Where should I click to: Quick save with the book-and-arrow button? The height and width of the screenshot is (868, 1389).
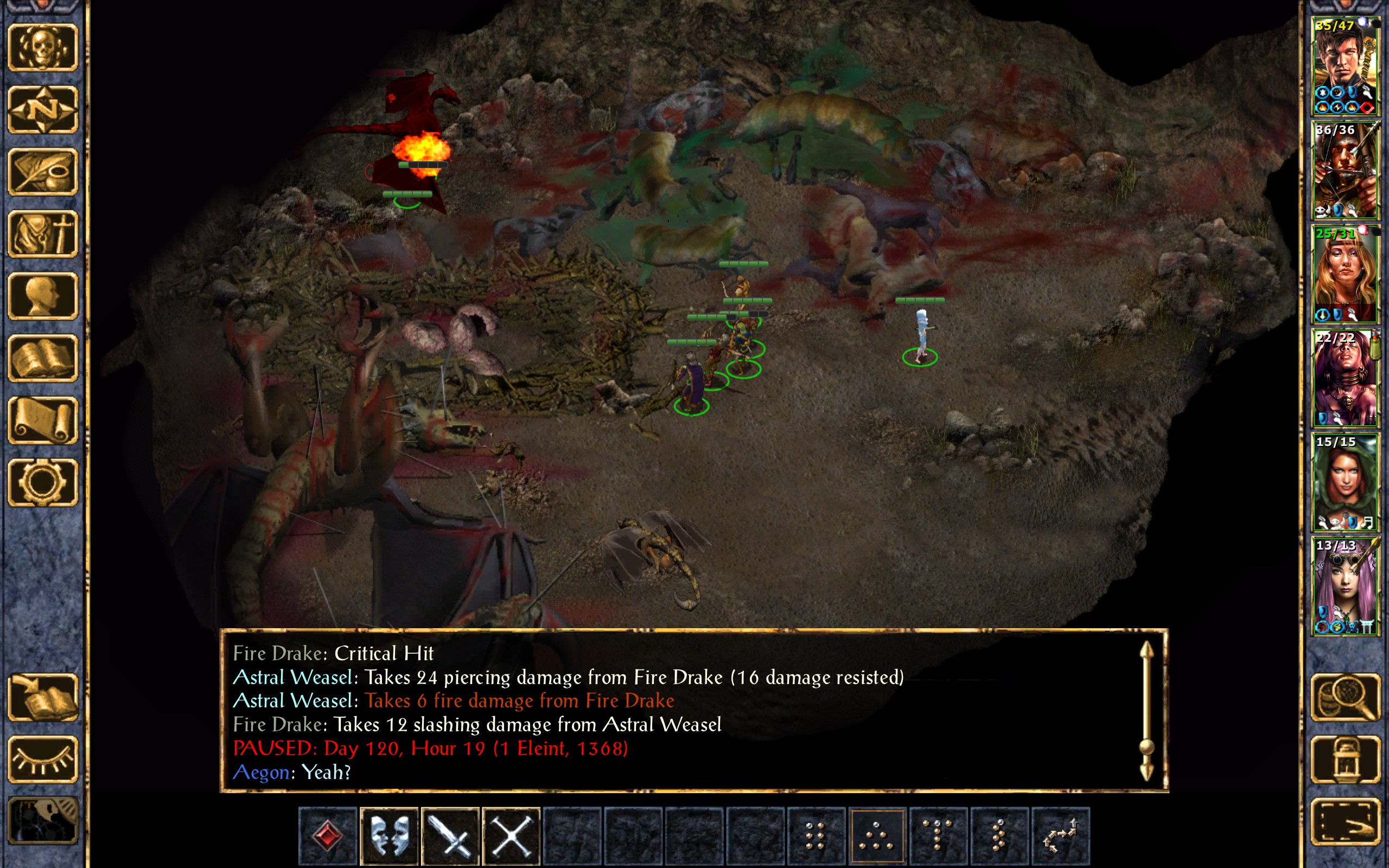point(42,698)
